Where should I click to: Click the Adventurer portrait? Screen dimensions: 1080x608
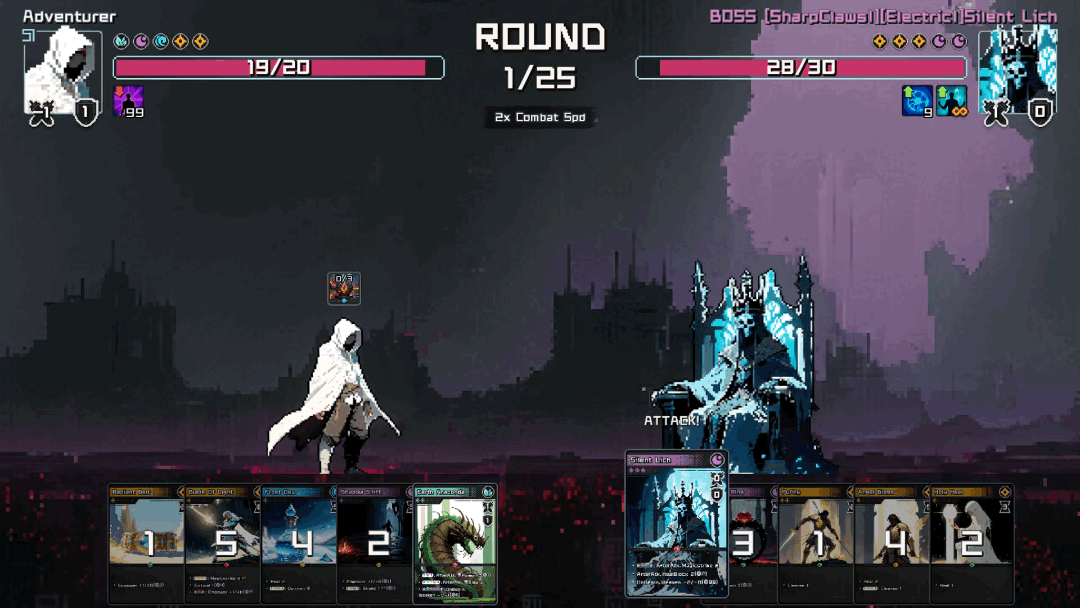click(x=62, y=72)
